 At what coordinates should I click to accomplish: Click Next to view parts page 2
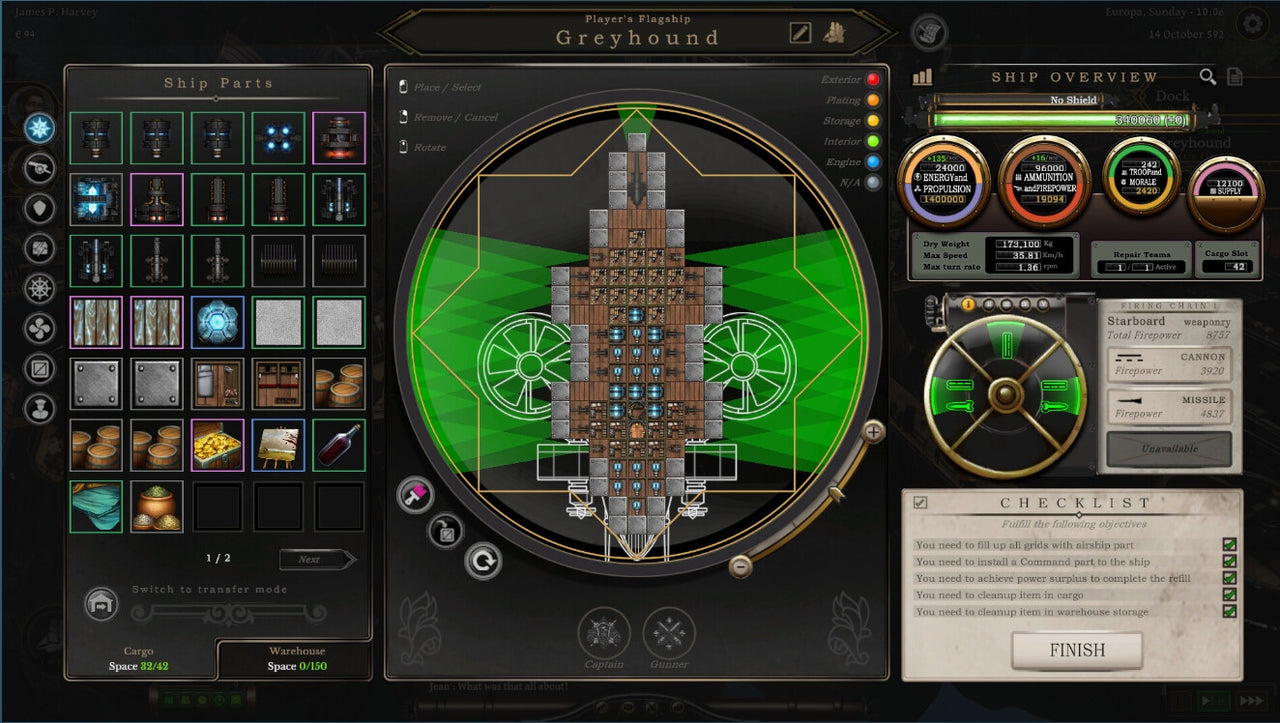[x=318, y=559]
